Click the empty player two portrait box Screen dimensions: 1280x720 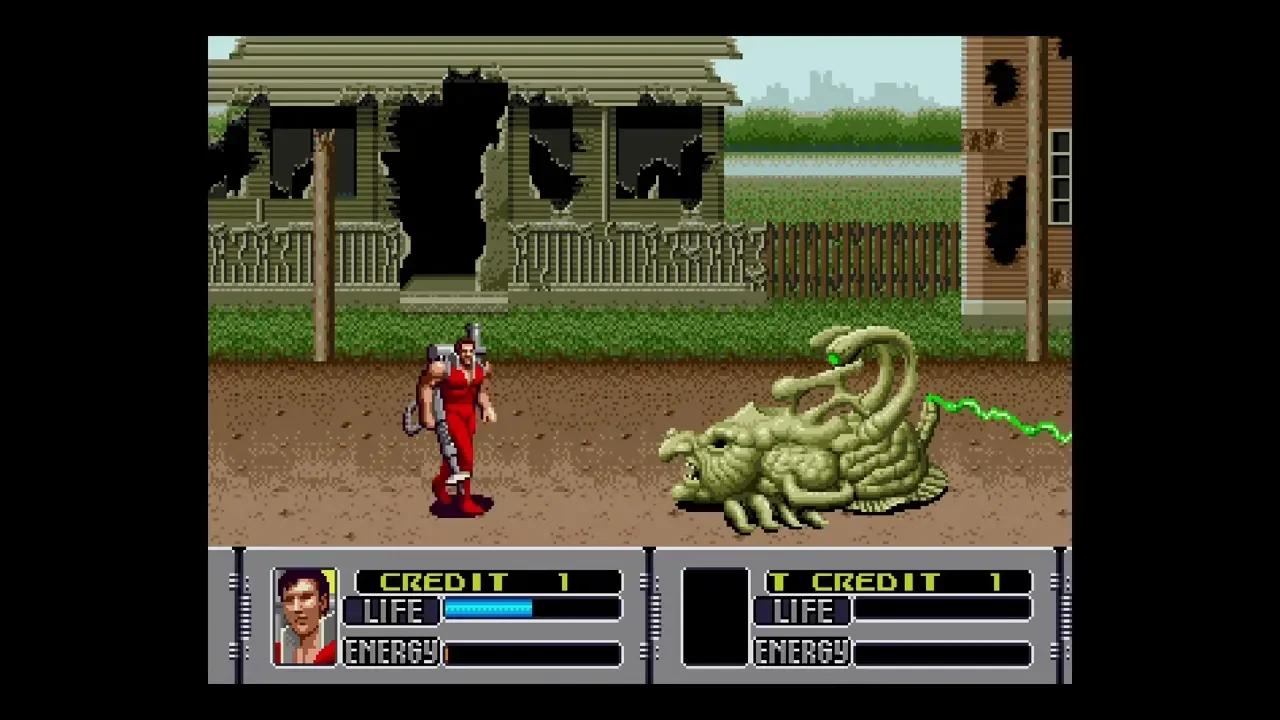715,615
